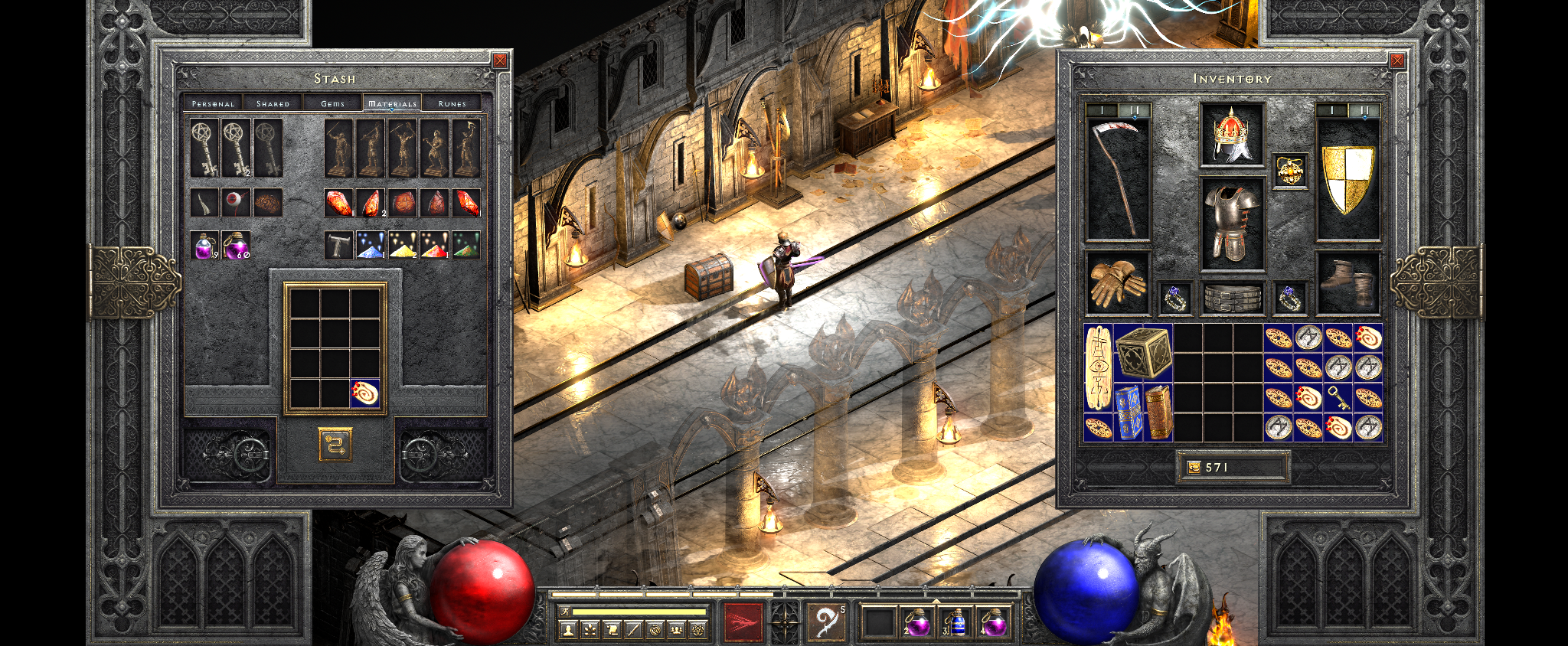
Task: Close the Inventory panel
Action: tap(1397, 60)
